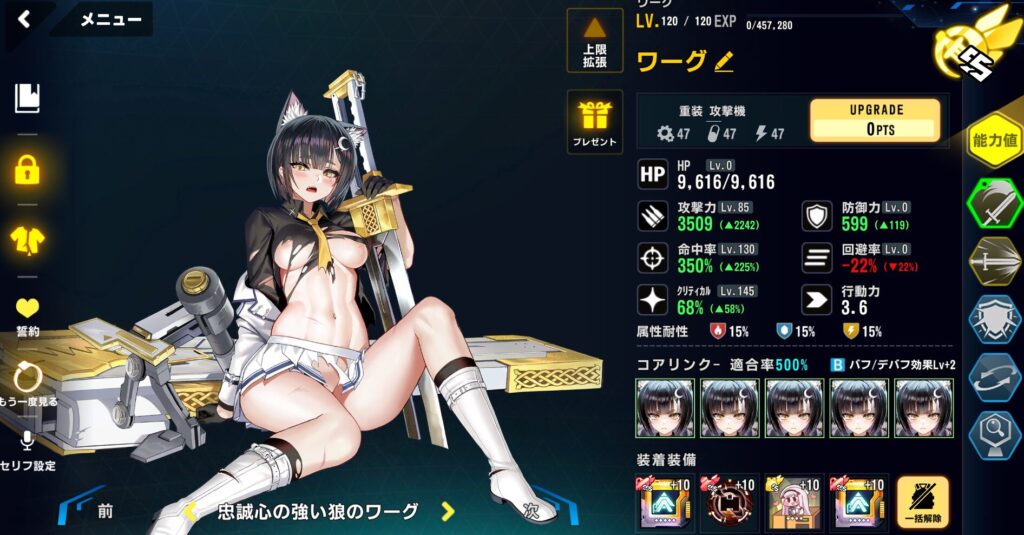Open the book icon in the sidebar
Image resolution: width=1024 pixels, height=535 pixels.
pos(27,98)
